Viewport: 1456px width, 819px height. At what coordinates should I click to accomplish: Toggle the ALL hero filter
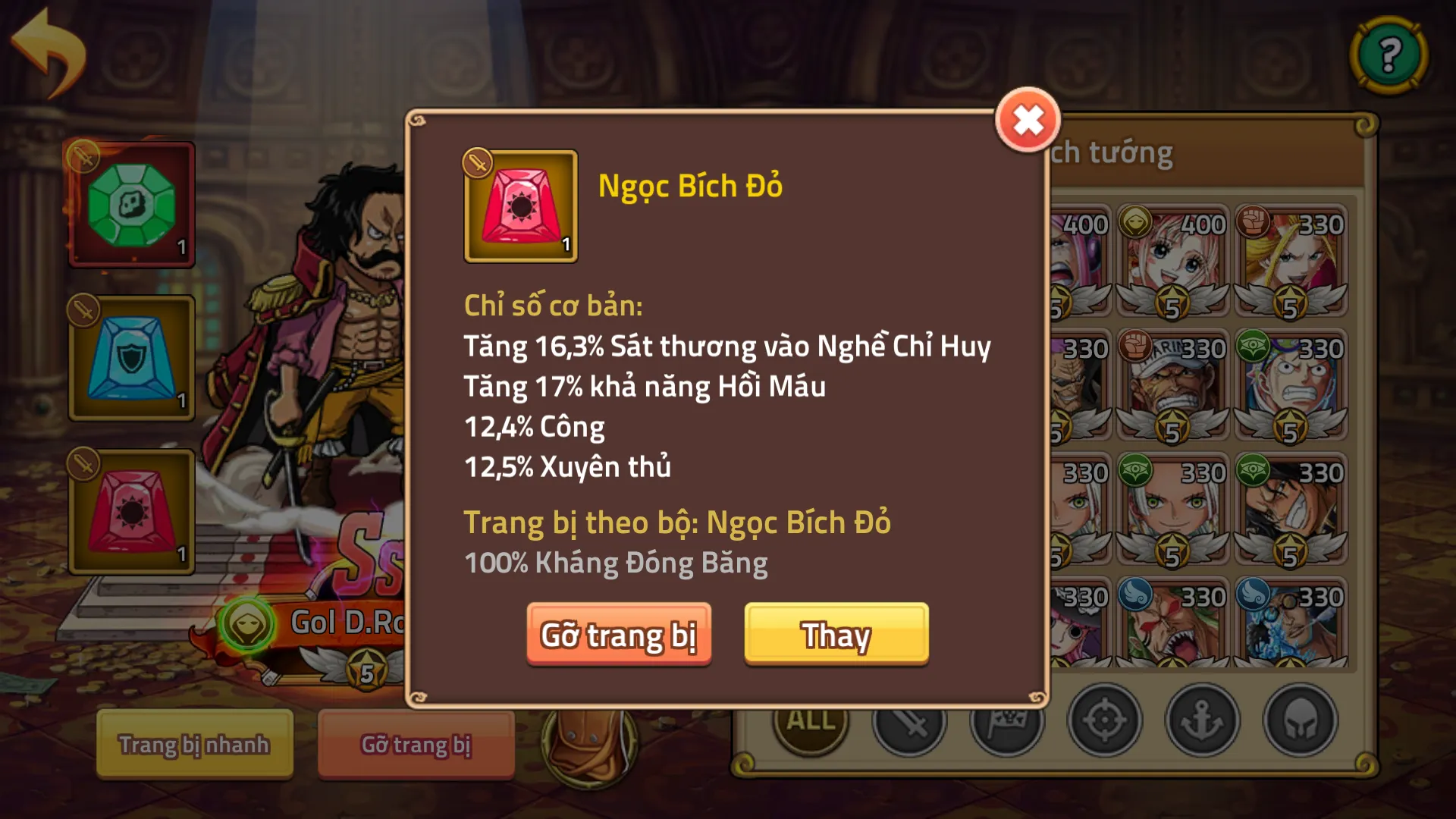(809, 722)
